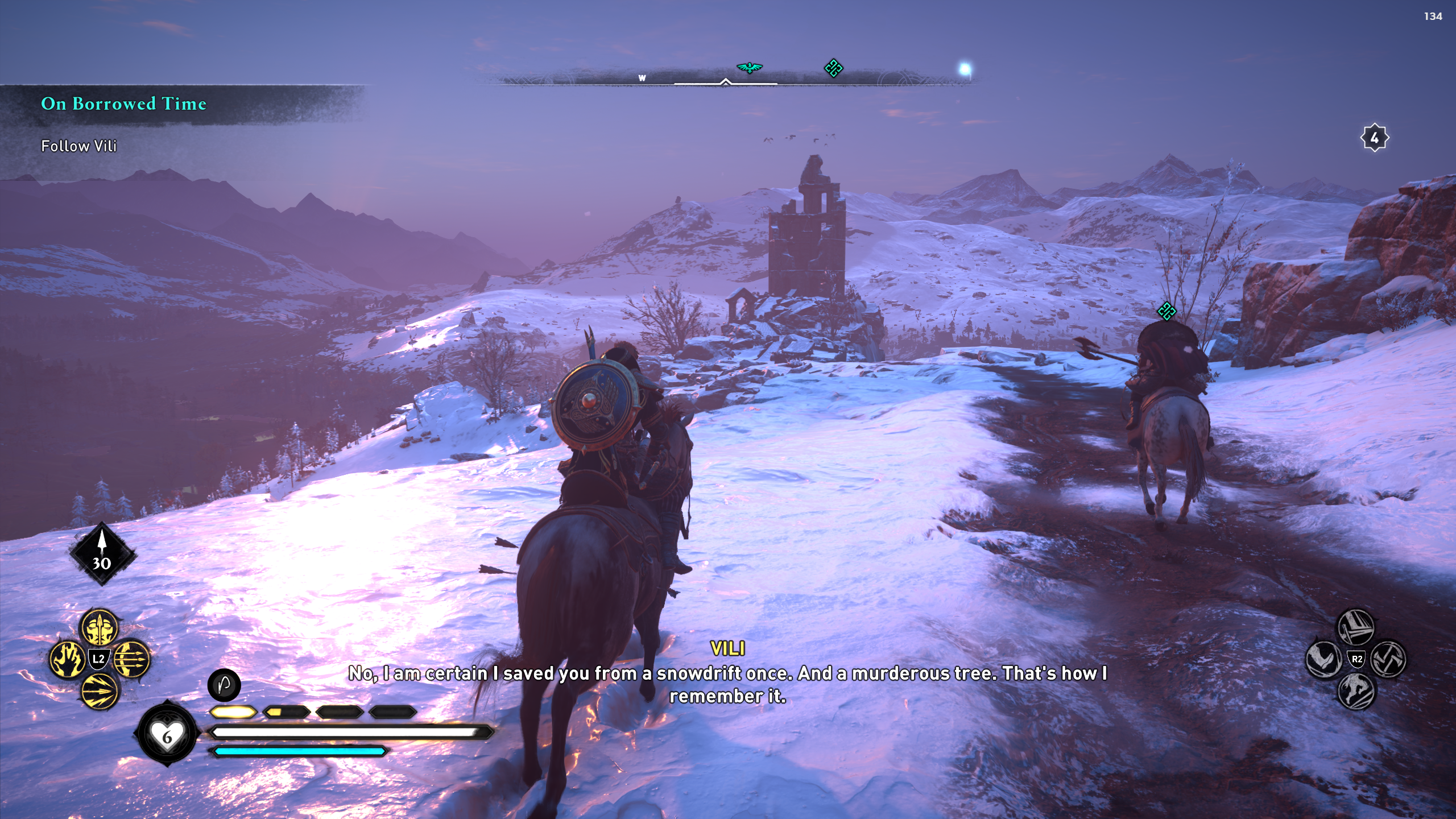Select the W marker on the compass bar
The height and width of the screenshot is (819, 1456).
[x=643, y=79]
